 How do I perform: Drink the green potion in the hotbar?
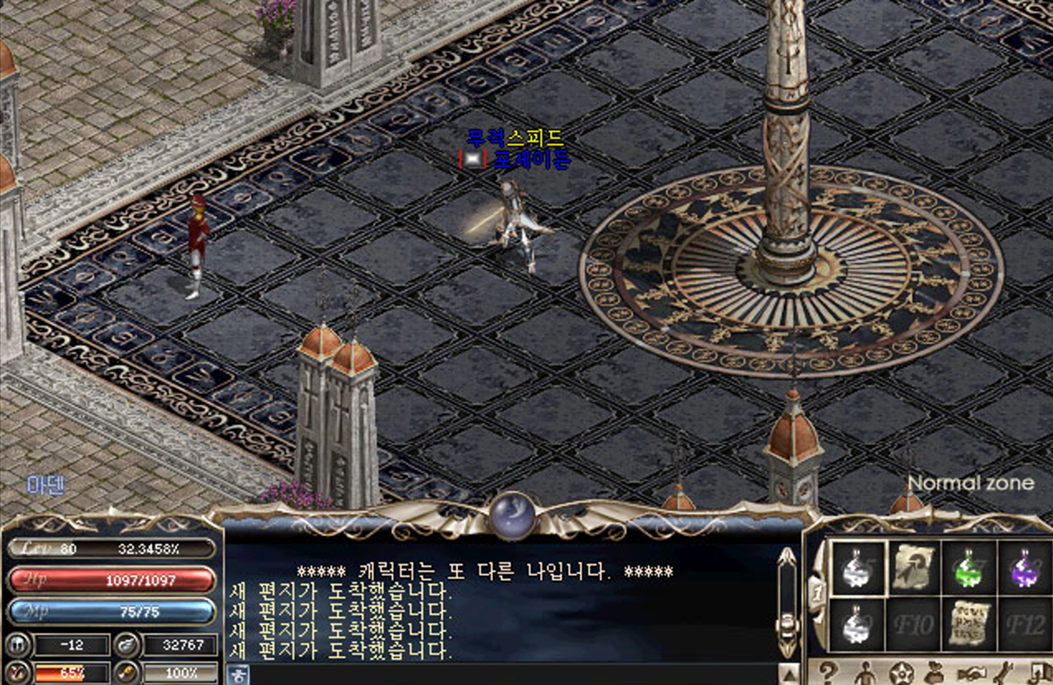point(967,569)
